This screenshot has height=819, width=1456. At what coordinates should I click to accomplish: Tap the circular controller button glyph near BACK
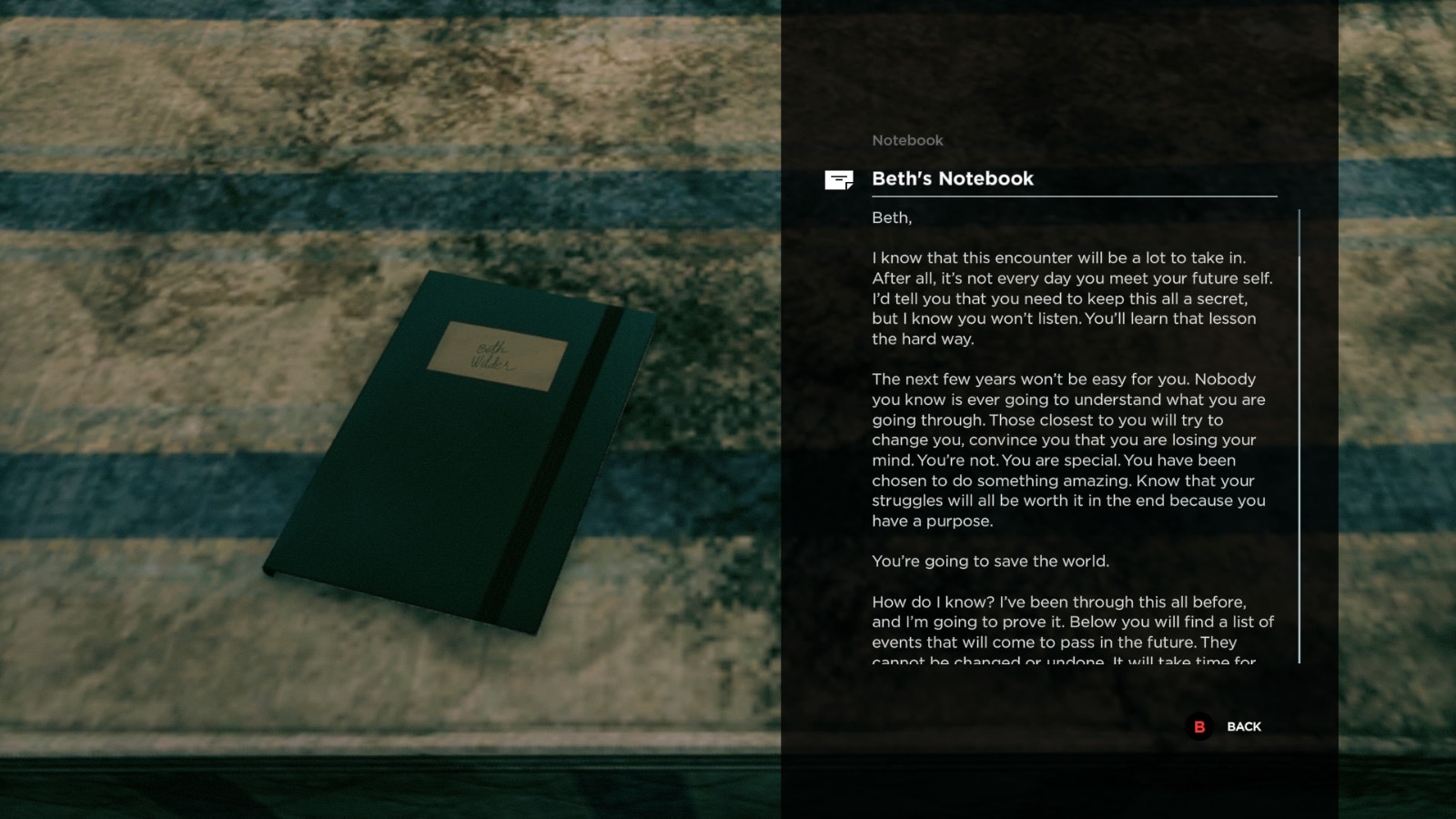click(1199, 727)
